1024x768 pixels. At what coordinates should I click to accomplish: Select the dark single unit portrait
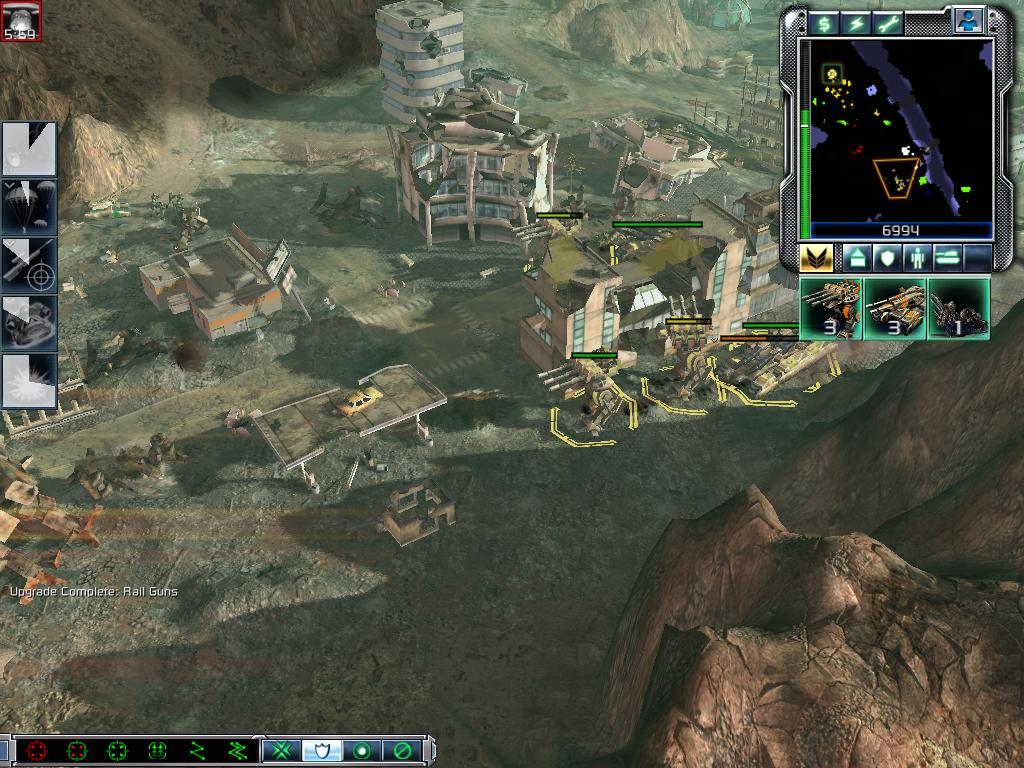tap(958, 309)
